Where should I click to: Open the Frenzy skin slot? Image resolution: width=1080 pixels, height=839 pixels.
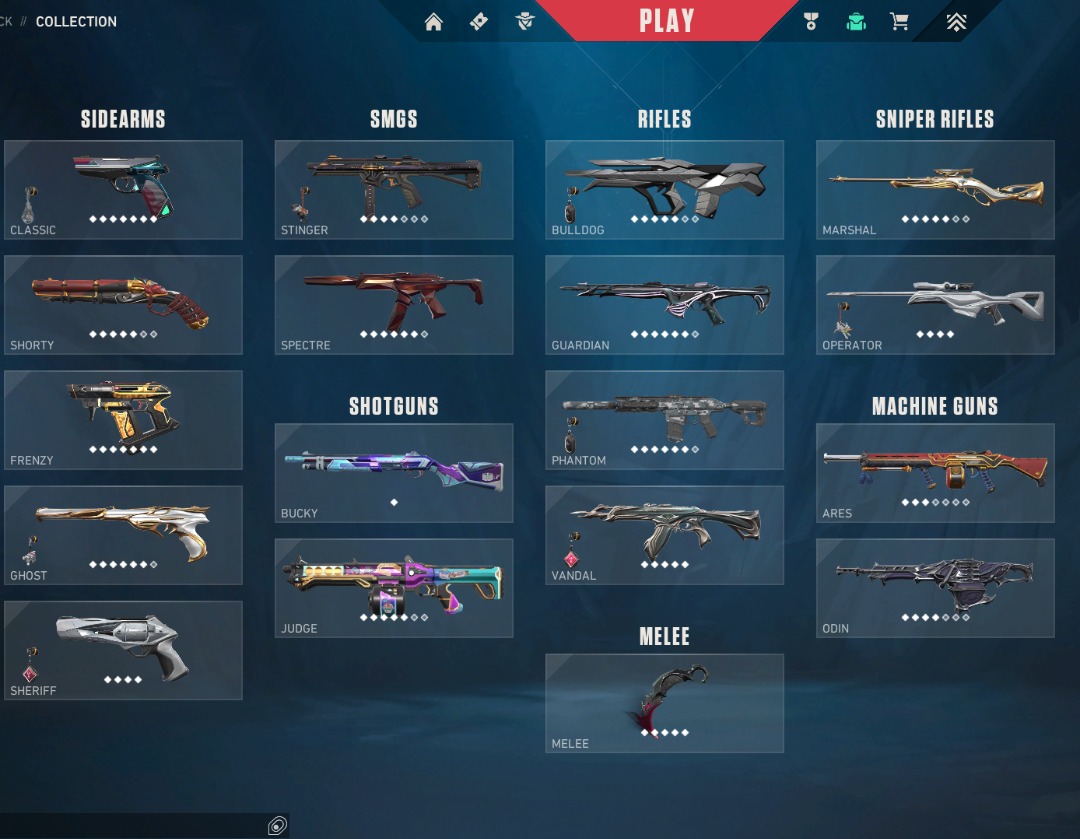[x=123, y=420]
